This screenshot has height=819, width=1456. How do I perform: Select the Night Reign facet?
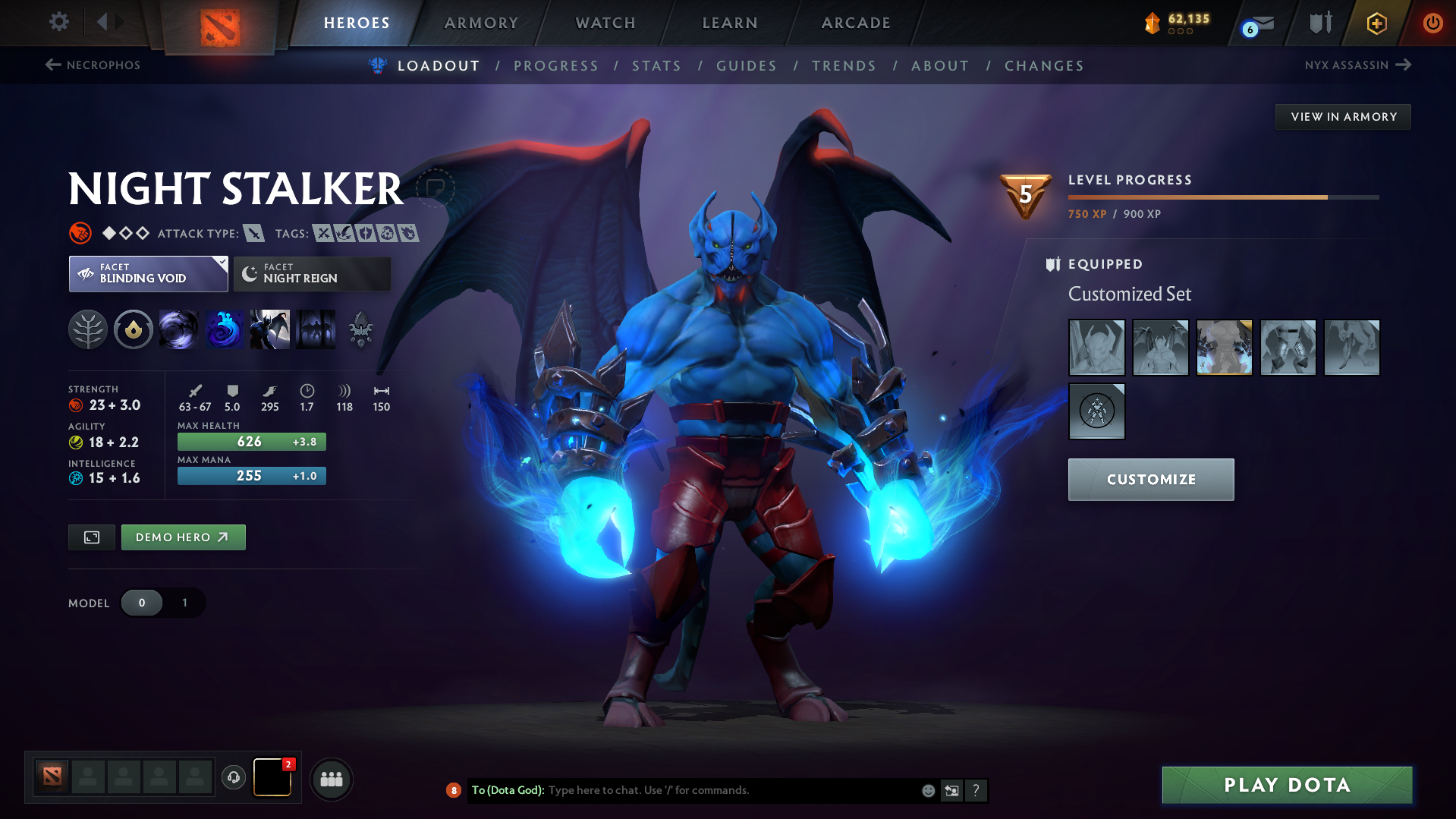311,273
